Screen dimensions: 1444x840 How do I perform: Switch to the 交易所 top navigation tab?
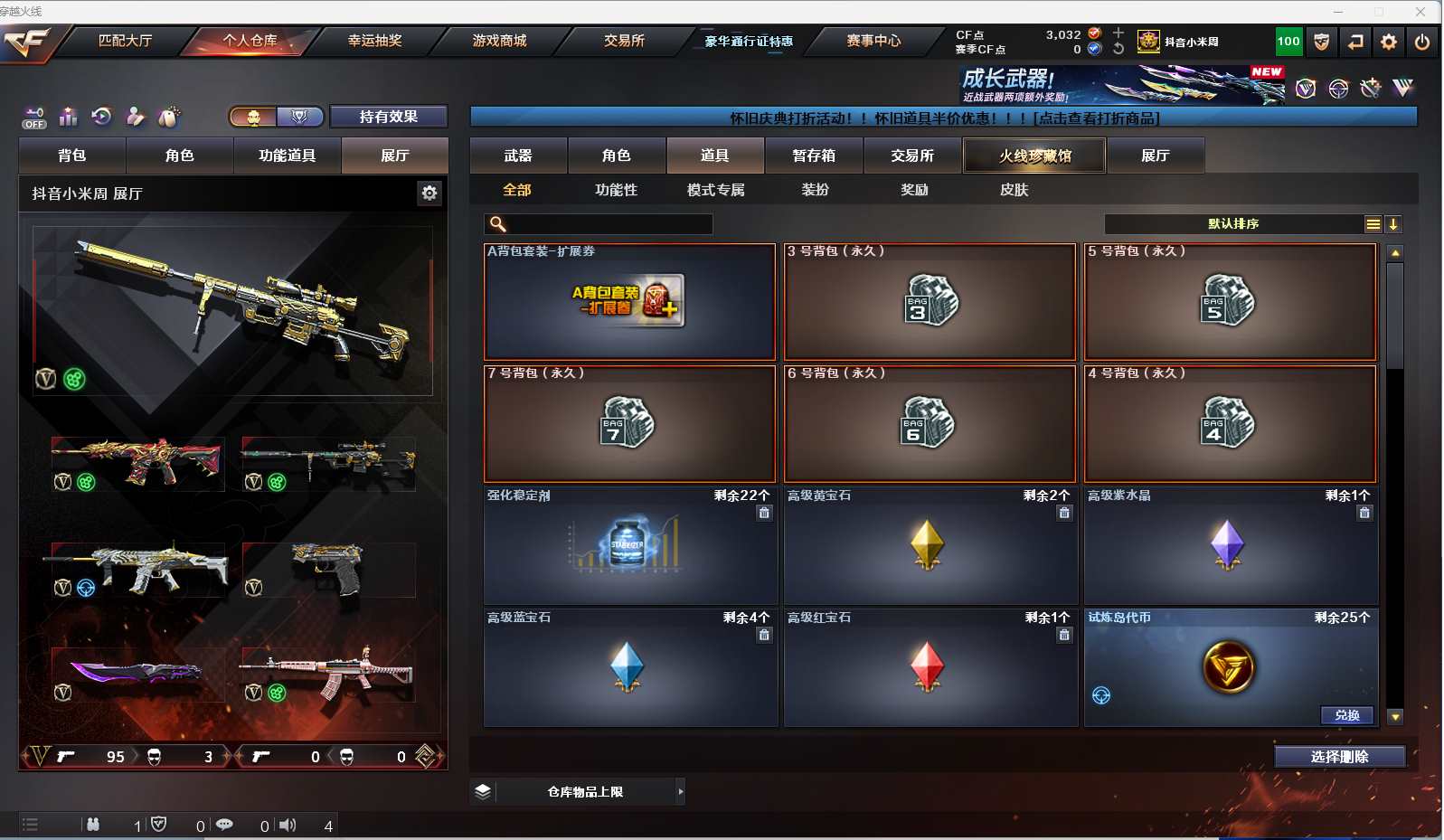click(x=624, y=41)
